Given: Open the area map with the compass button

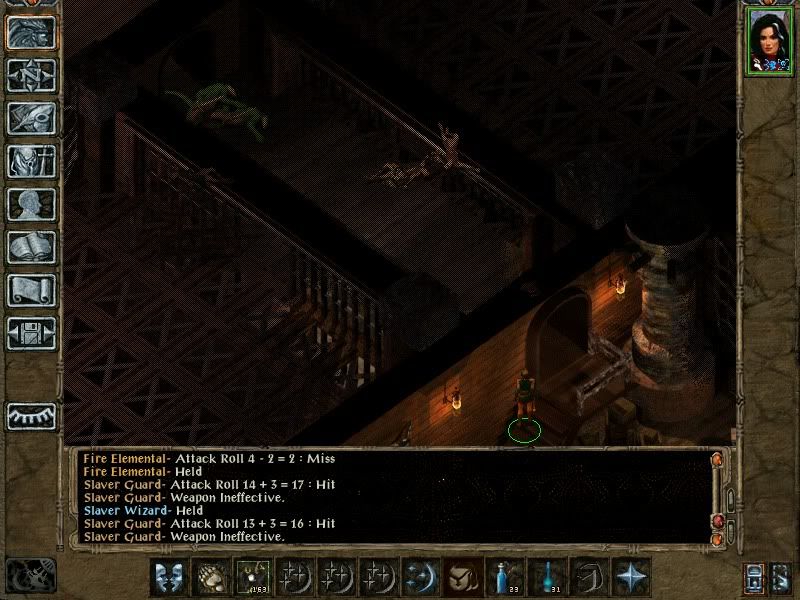Looking at the screenshot, I should point(31,75).
